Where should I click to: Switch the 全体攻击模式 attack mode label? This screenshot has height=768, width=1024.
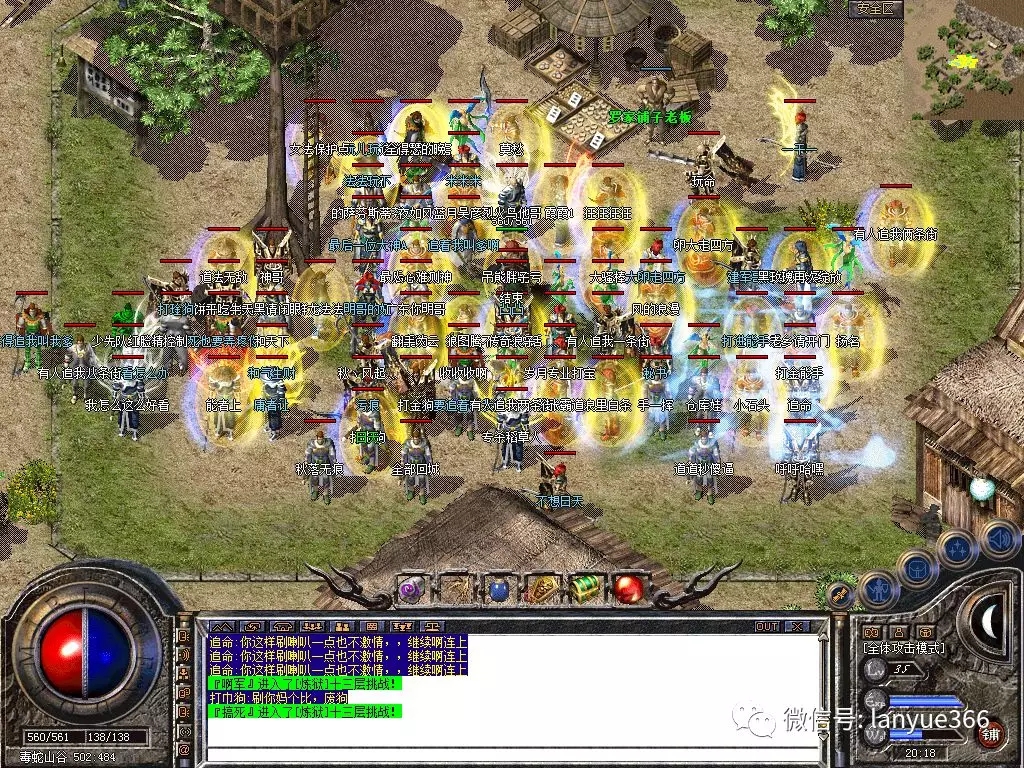[x=903, y=648]
